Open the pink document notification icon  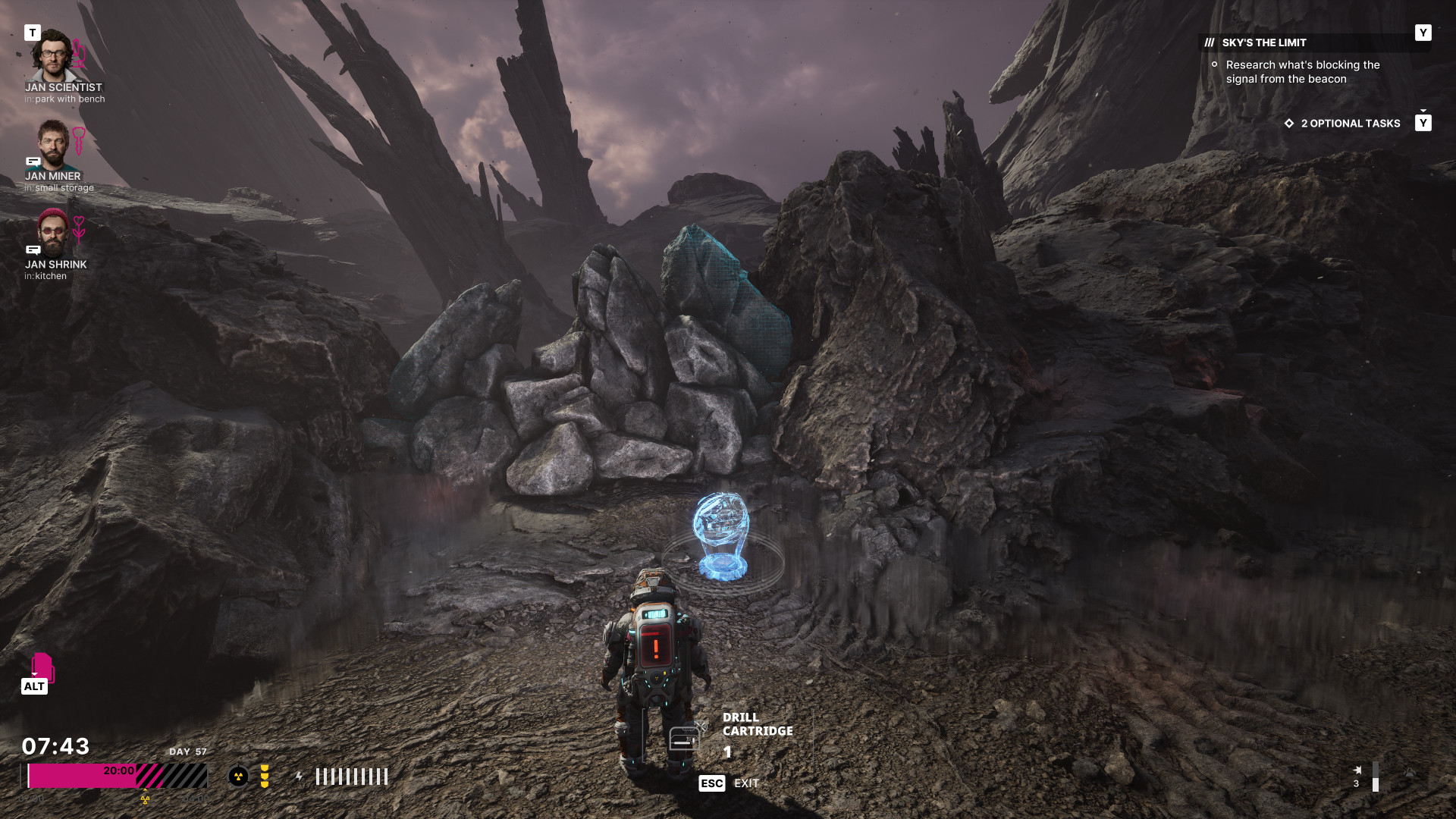[42, 667]
